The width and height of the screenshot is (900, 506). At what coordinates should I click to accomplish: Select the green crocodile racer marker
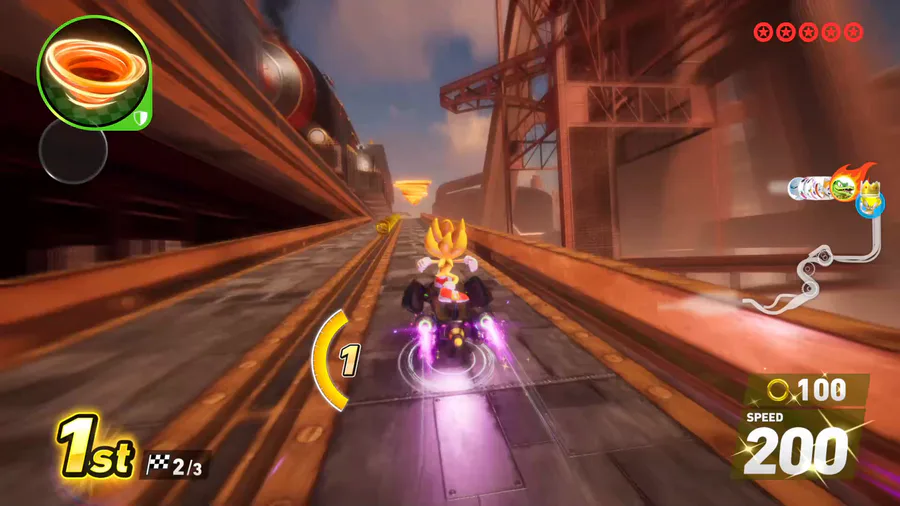843,189
